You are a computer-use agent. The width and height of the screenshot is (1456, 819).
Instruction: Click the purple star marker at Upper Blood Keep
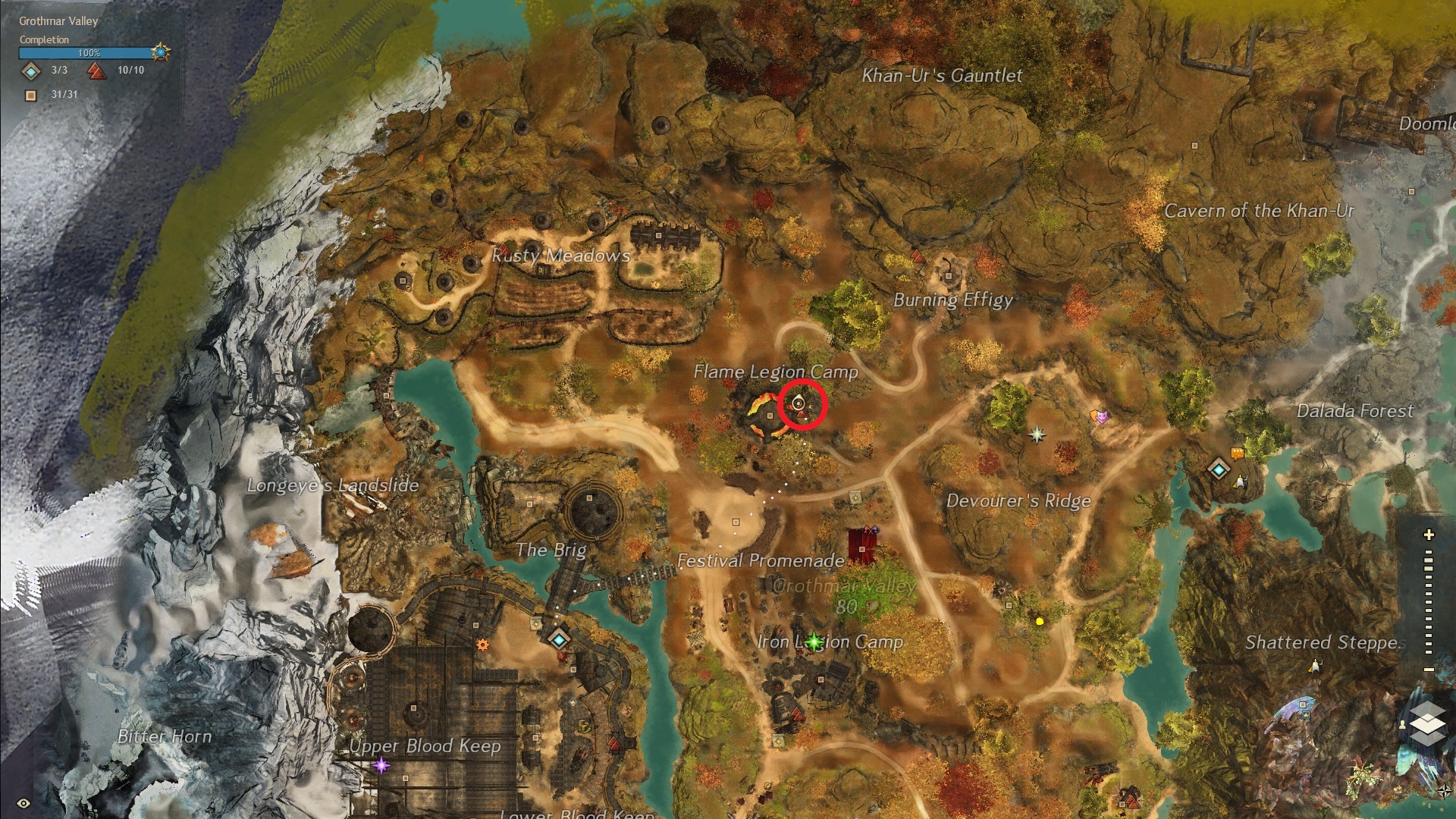(381, 765)
